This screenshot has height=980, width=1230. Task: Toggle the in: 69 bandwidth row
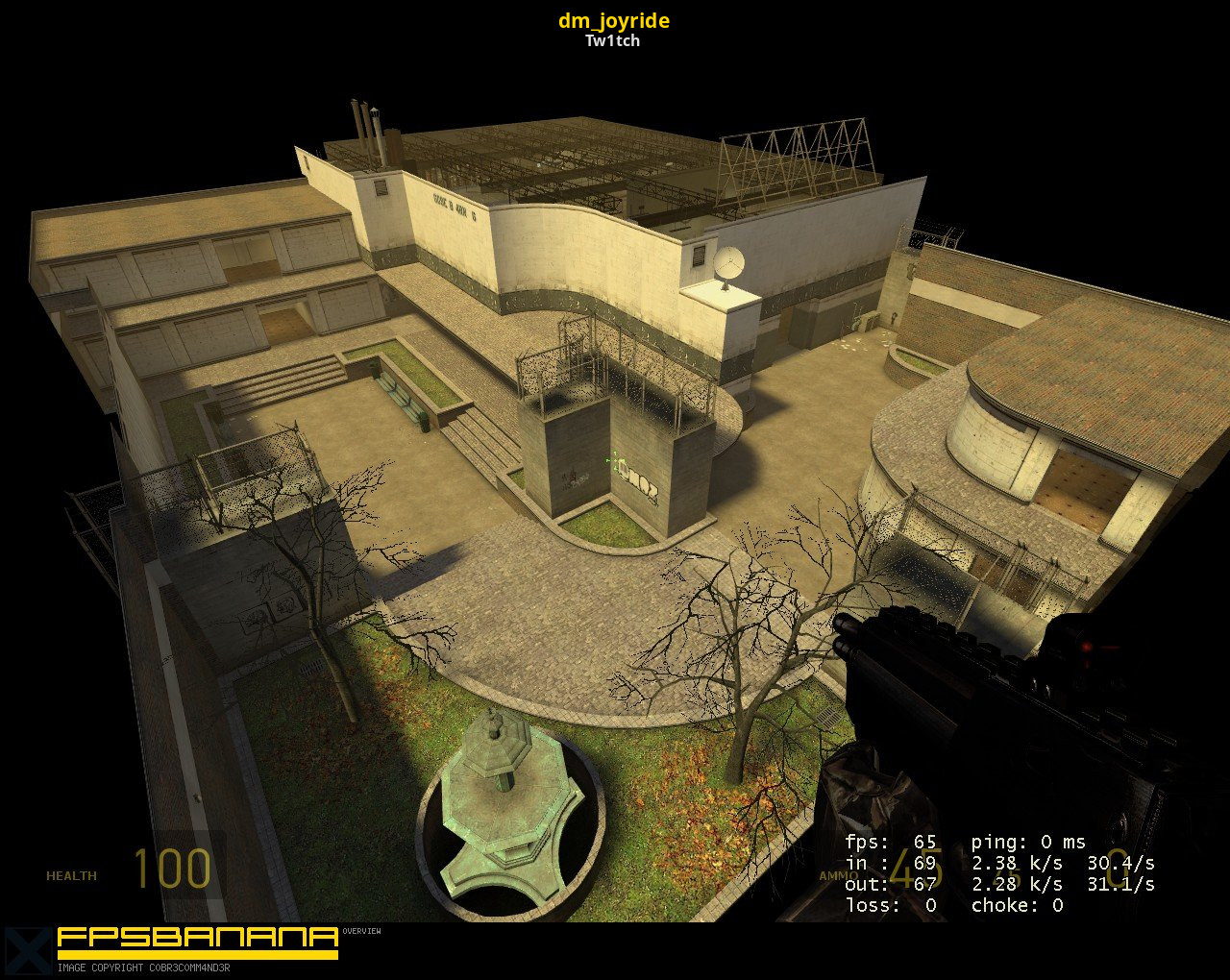pos(889,863)
